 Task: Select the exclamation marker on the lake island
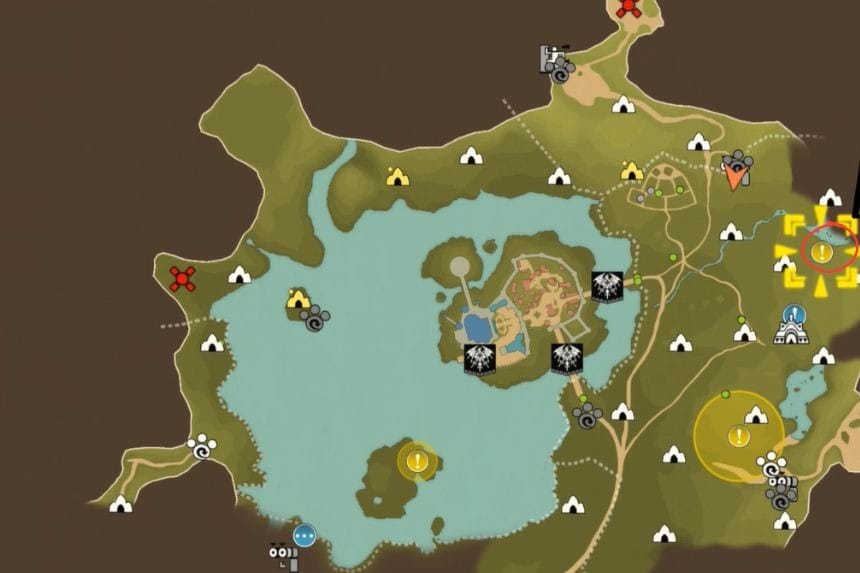click(x=417, y=461)
